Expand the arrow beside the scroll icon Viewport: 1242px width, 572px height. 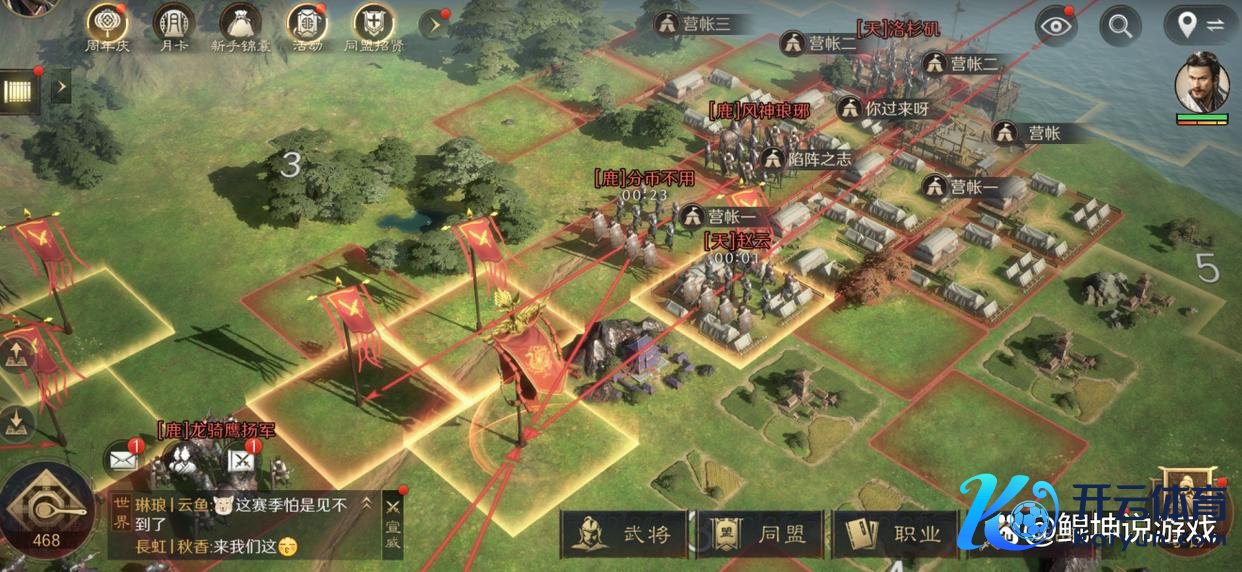tap(61, 87)
